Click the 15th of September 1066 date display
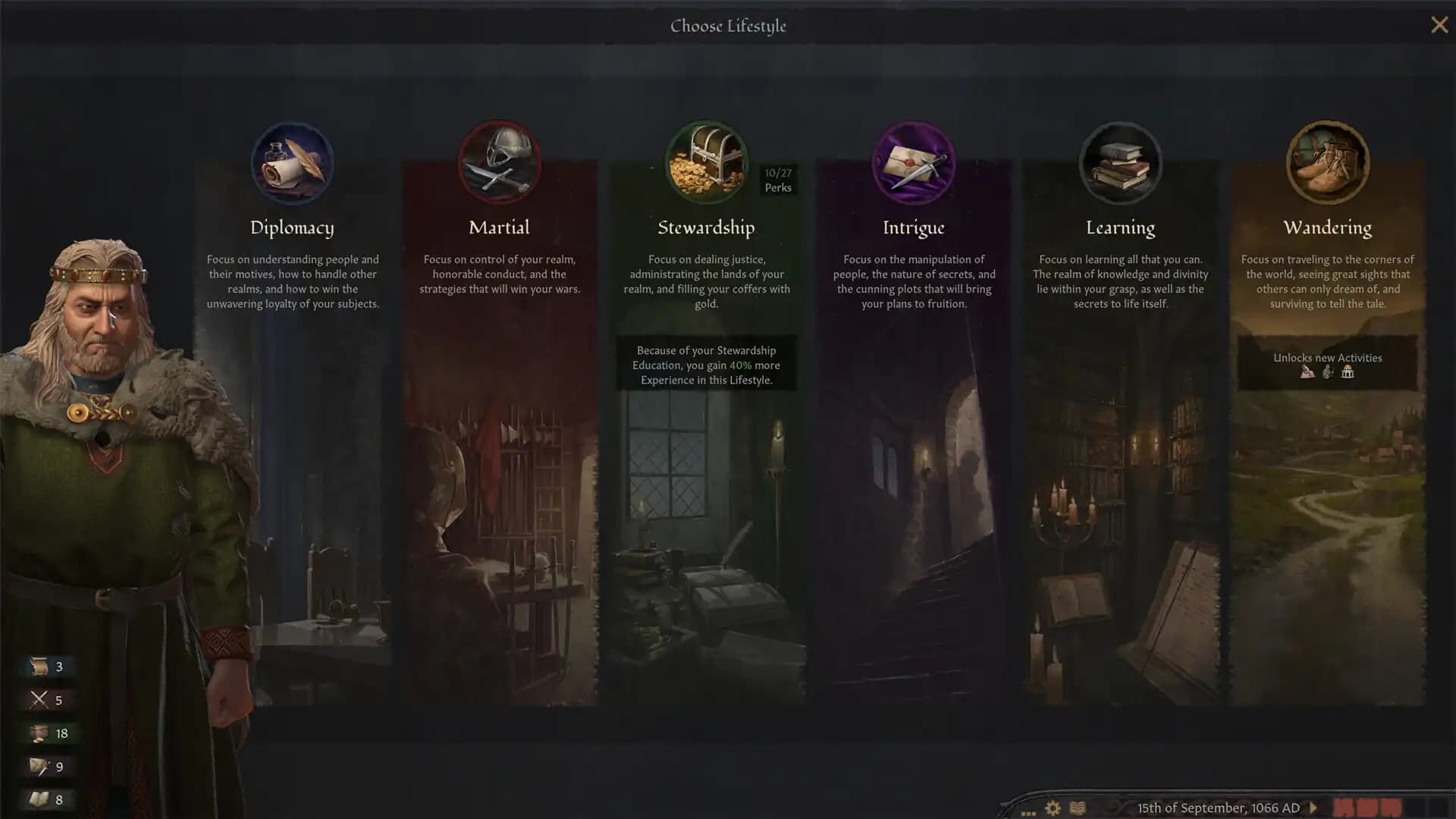 (1221, 808)
